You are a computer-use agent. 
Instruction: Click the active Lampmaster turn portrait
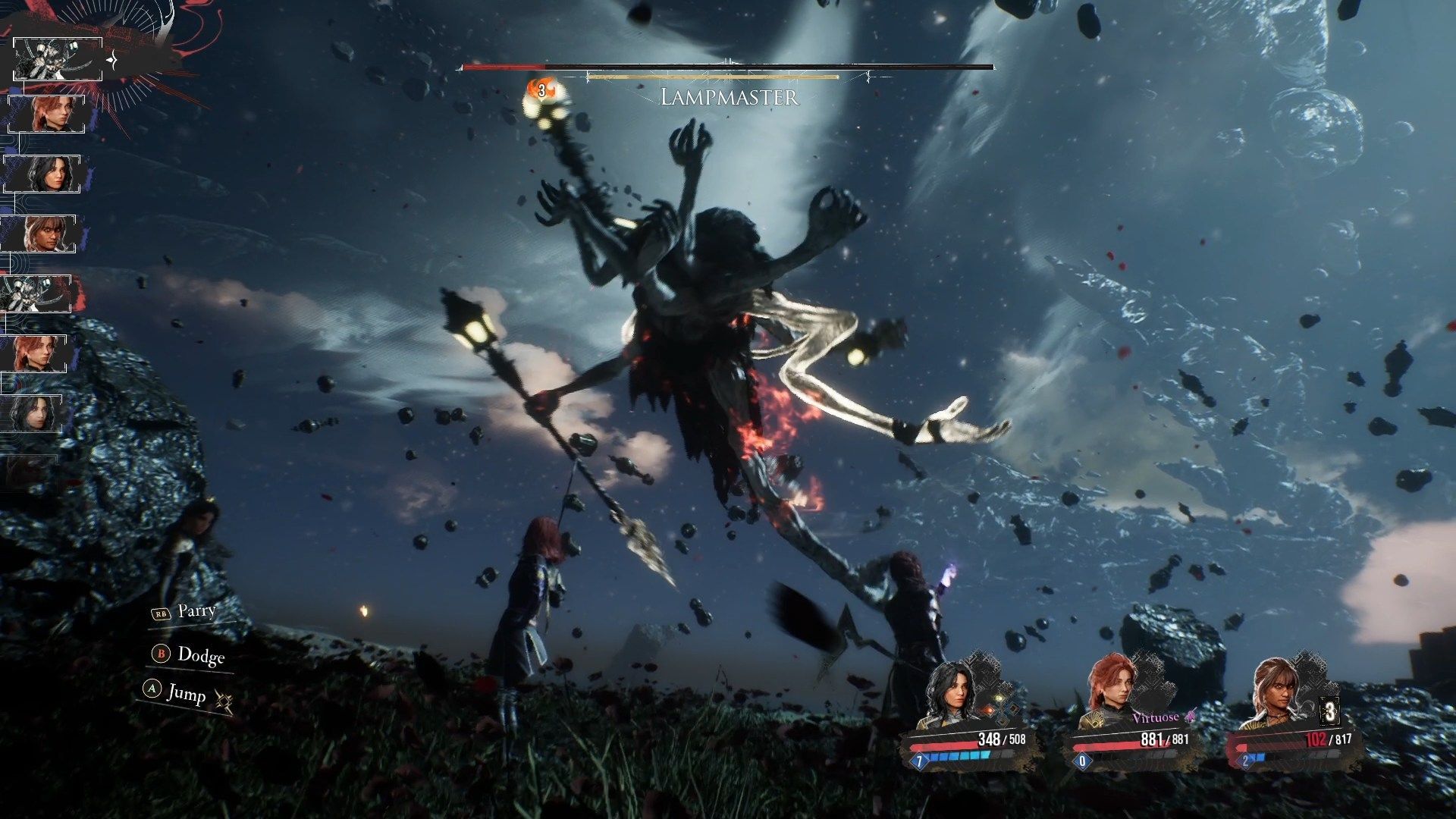point(58,59)
